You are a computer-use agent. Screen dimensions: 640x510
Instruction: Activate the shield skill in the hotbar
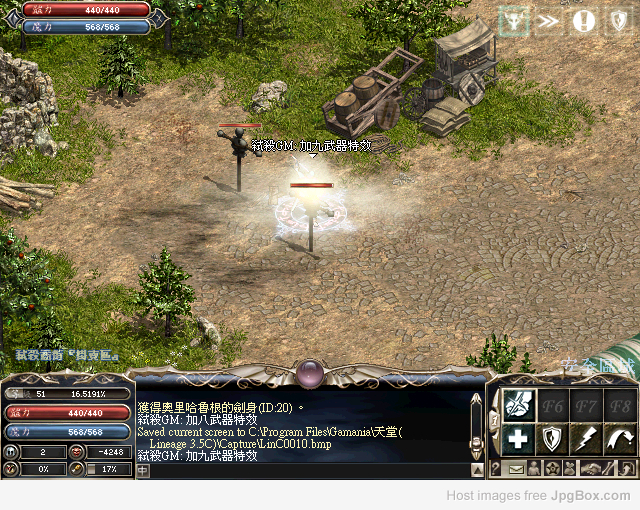click(x=552, y=439)
